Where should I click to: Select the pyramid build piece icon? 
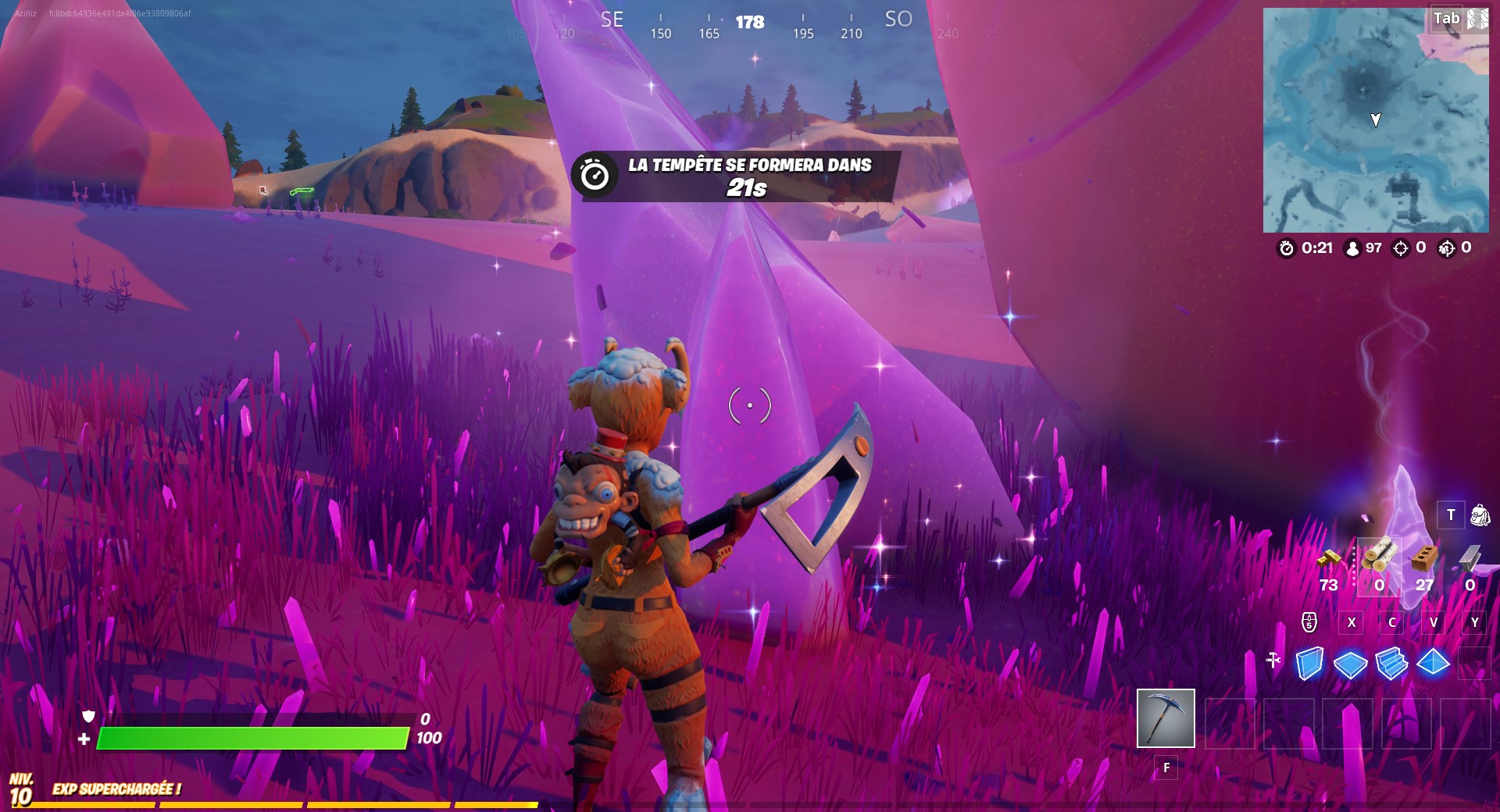pyautogui.click(x=1433, y=662)
